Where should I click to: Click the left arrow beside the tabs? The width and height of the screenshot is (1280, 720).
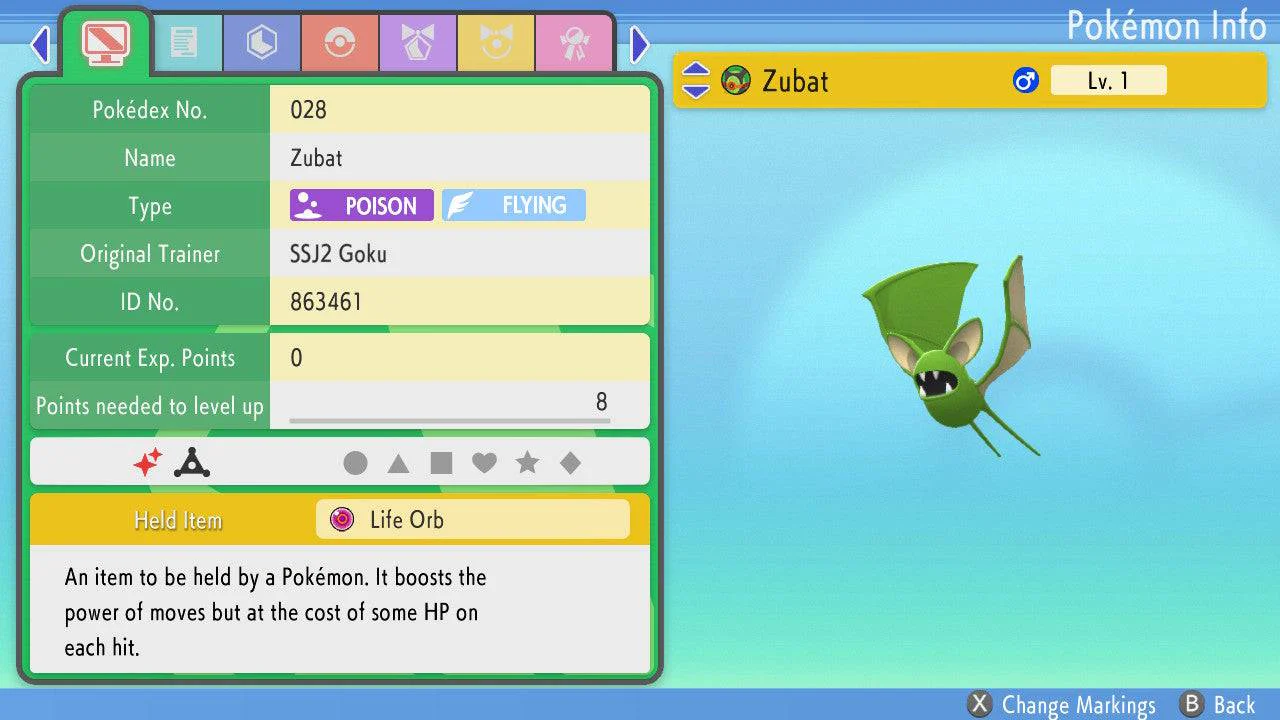tap(40, 44)
